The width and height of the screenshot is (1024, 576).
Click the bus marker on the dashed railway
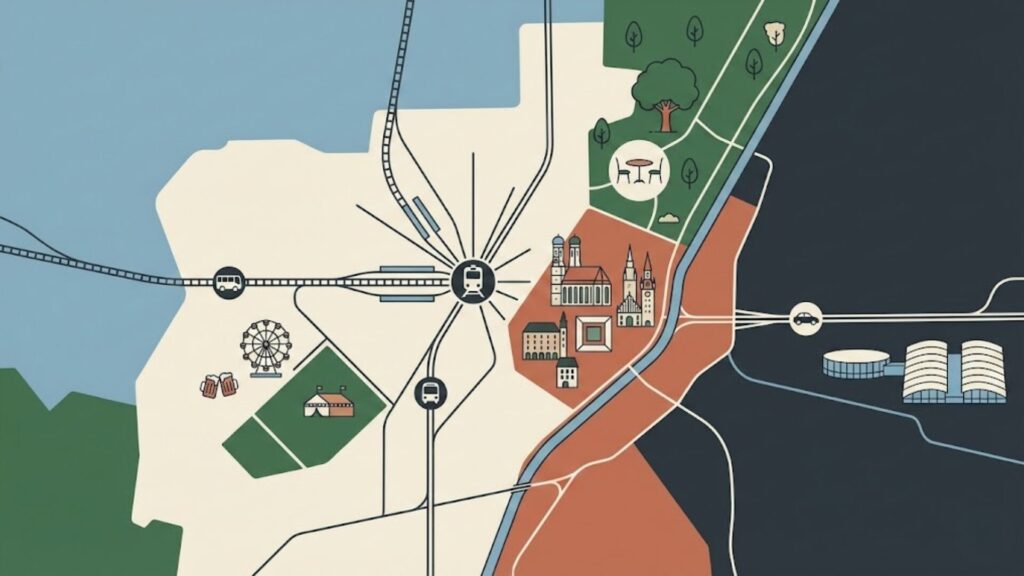coord(229,281)
